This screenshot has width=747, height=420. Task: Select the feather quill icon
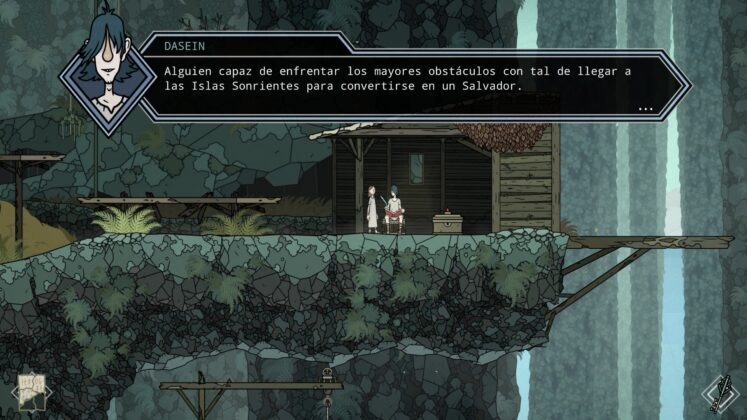pyautogui.click(x=718, y=392)
